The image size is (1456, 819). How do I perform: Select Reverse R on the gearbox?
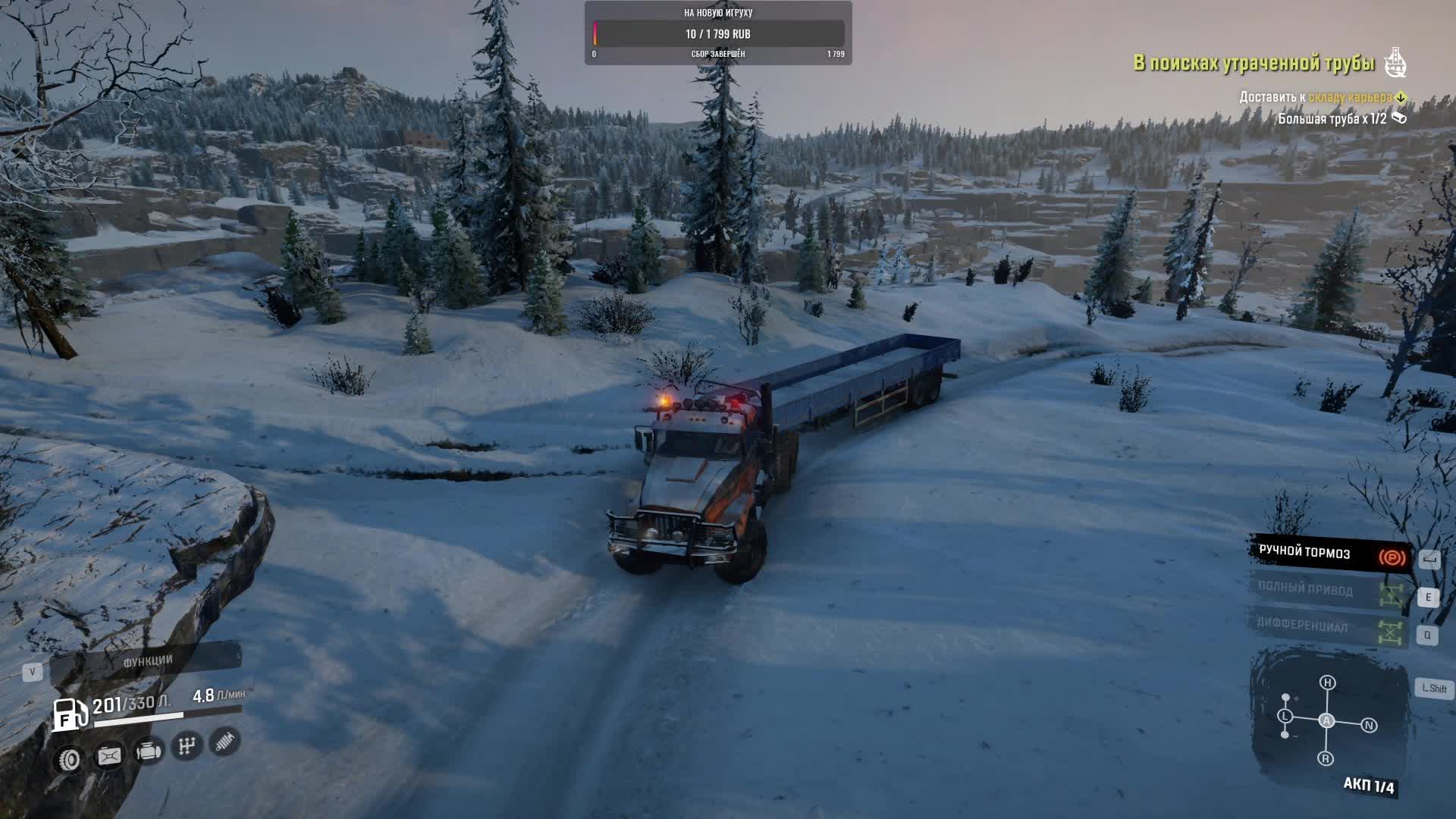[x=1326, y=758]
